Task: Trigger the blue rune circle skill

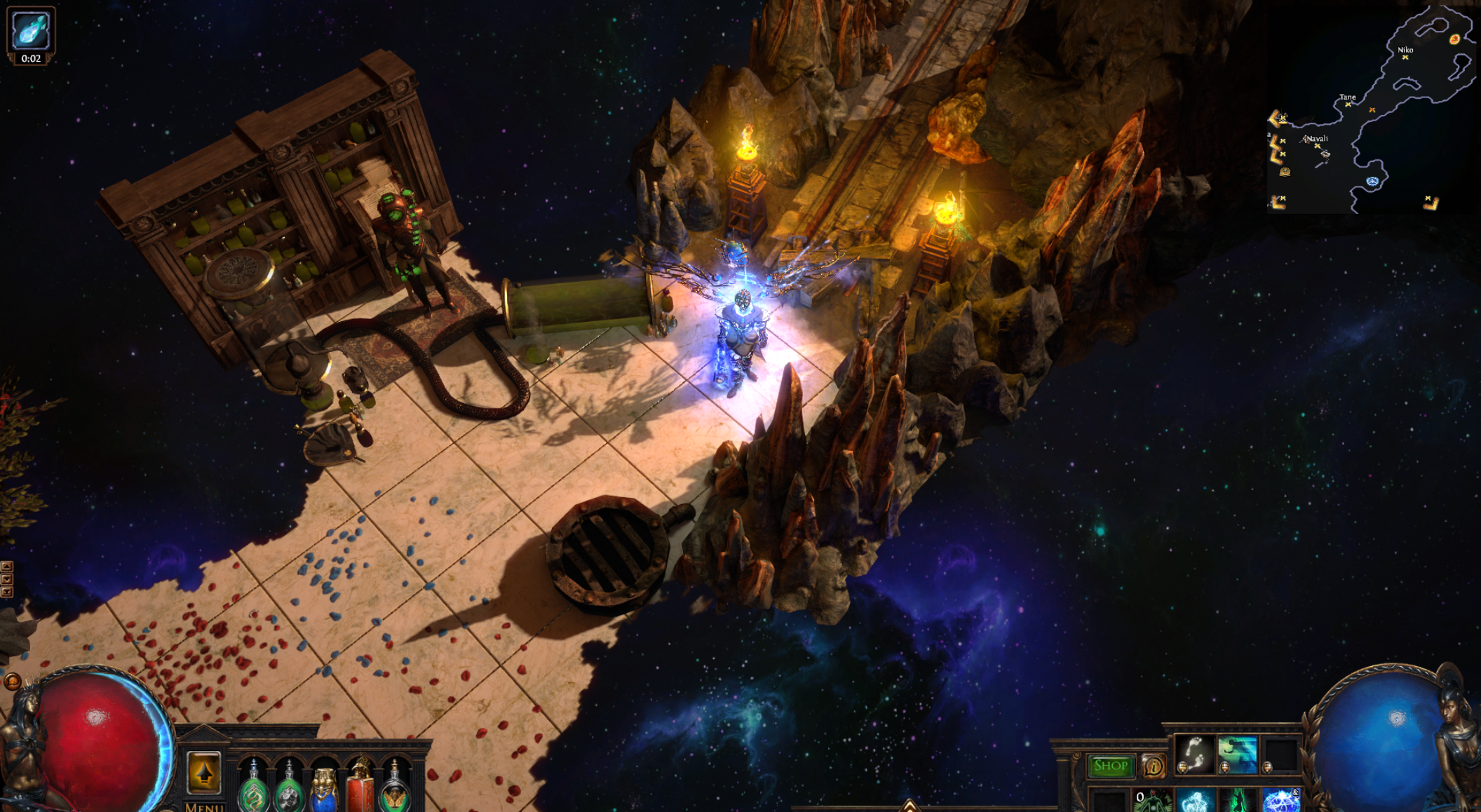Action: pos(1280,801)
